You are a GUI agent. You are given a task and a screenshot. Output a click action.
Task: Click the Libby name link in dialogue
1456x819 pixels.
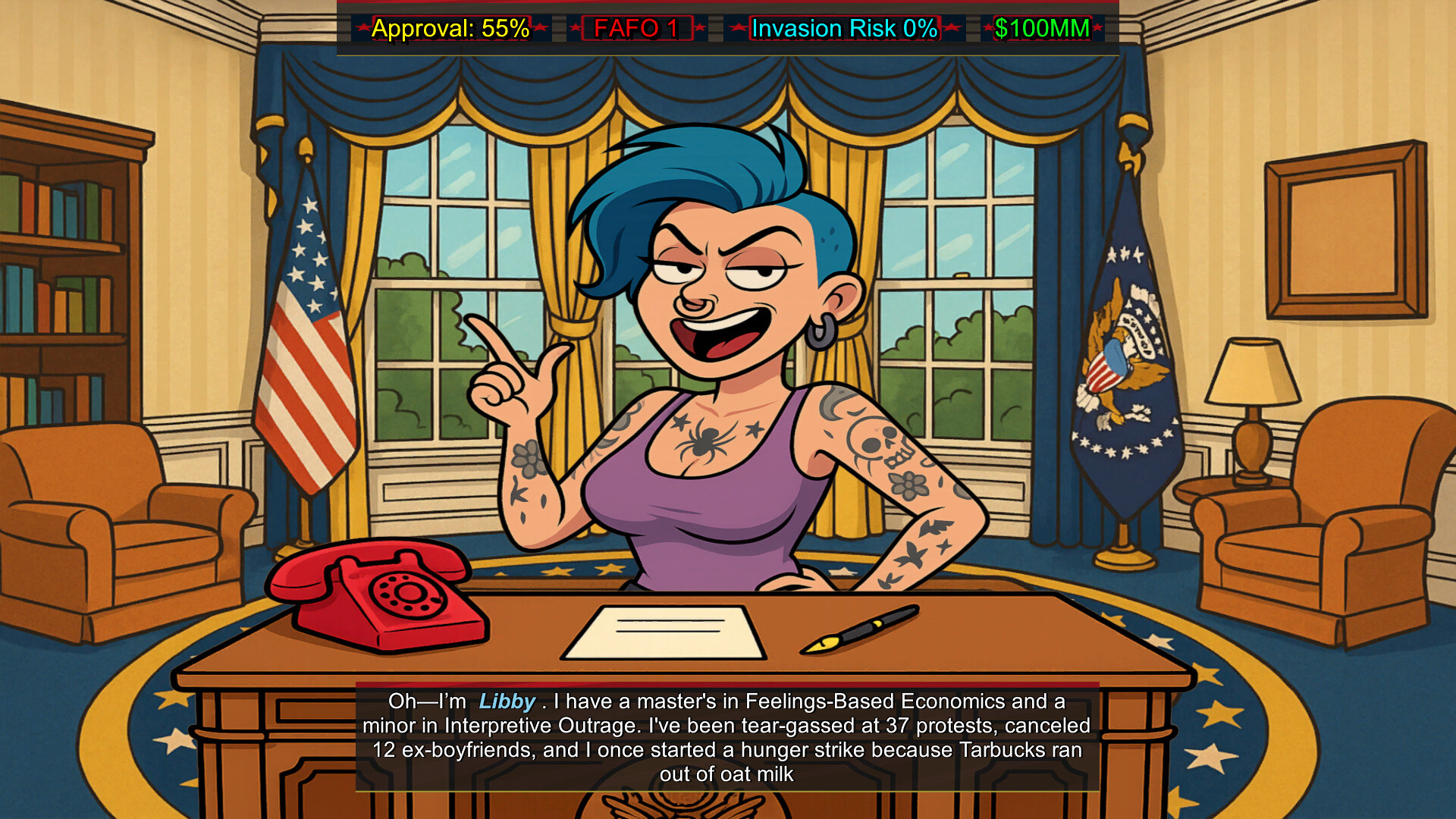(x=507, y=701)
